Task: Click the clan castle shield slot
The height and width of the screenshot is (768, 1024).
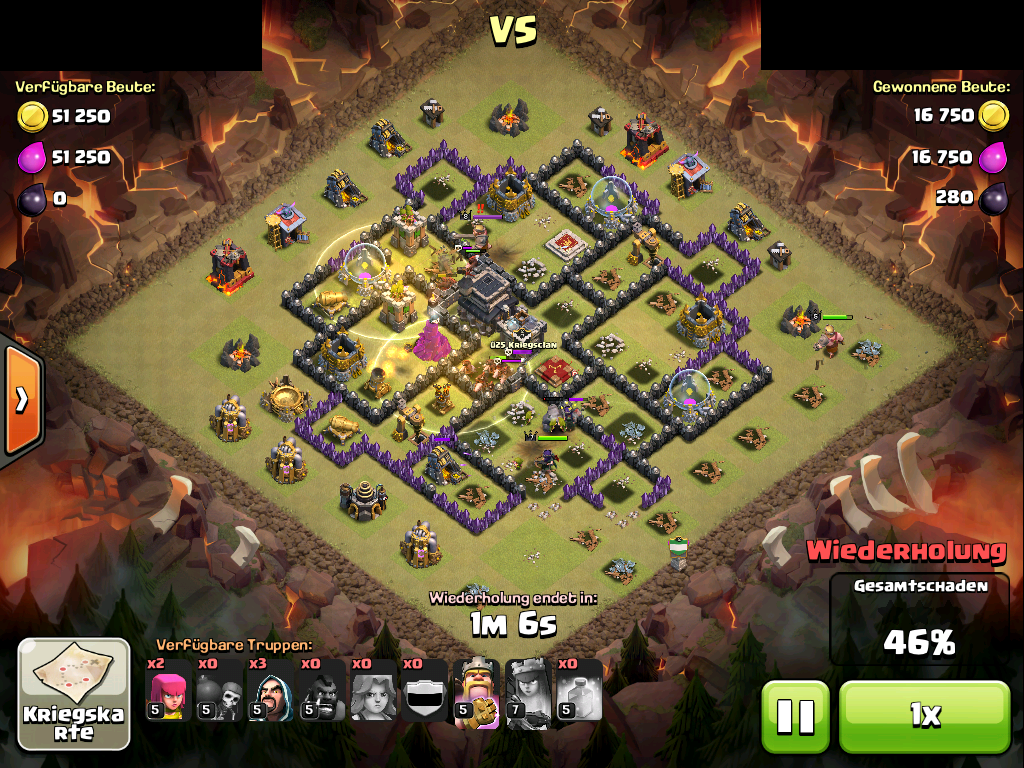Action: (x=424, y=691)
